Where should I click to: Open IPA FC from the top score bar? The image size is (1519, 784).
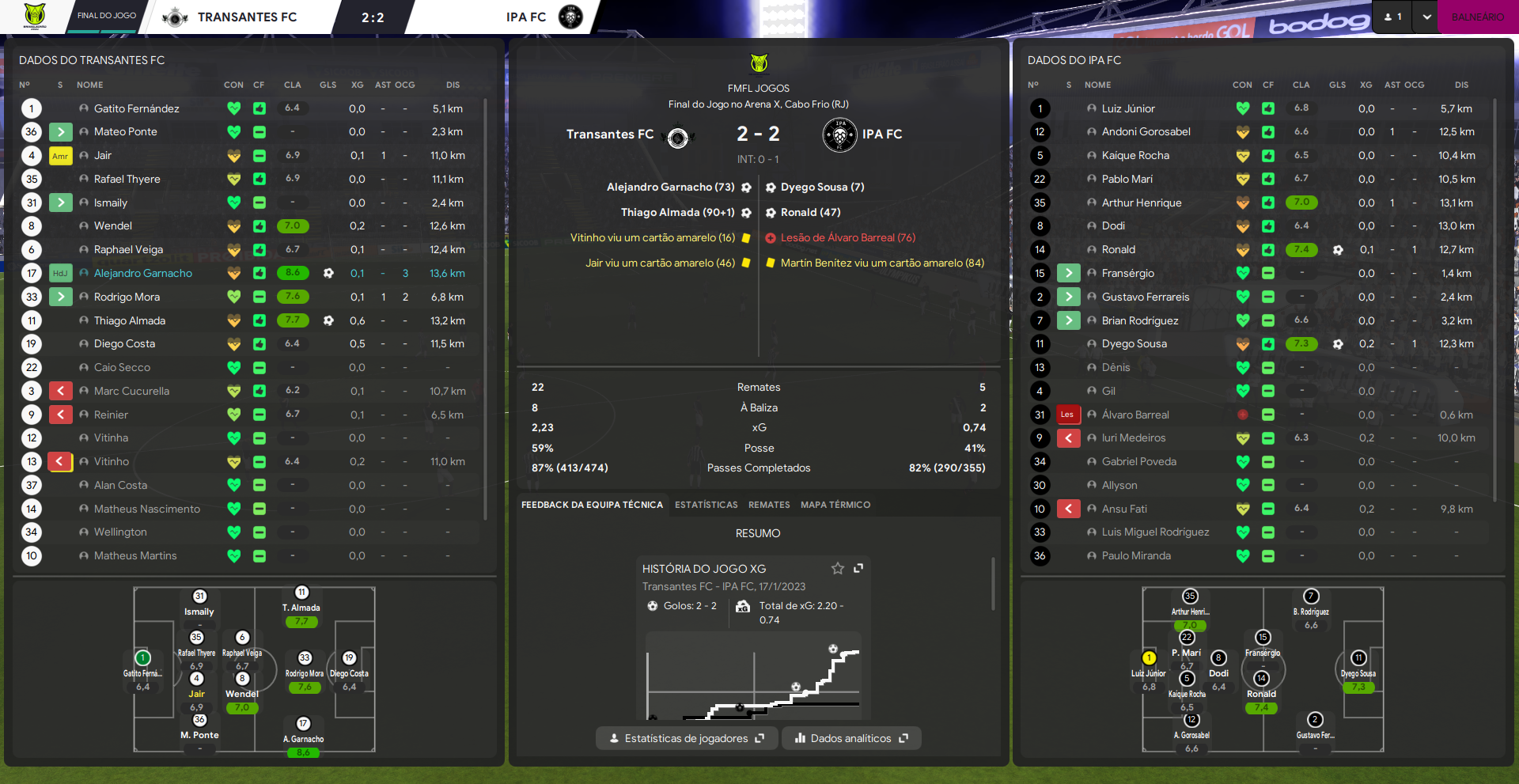pyautogui.click(x=526, y=17)
